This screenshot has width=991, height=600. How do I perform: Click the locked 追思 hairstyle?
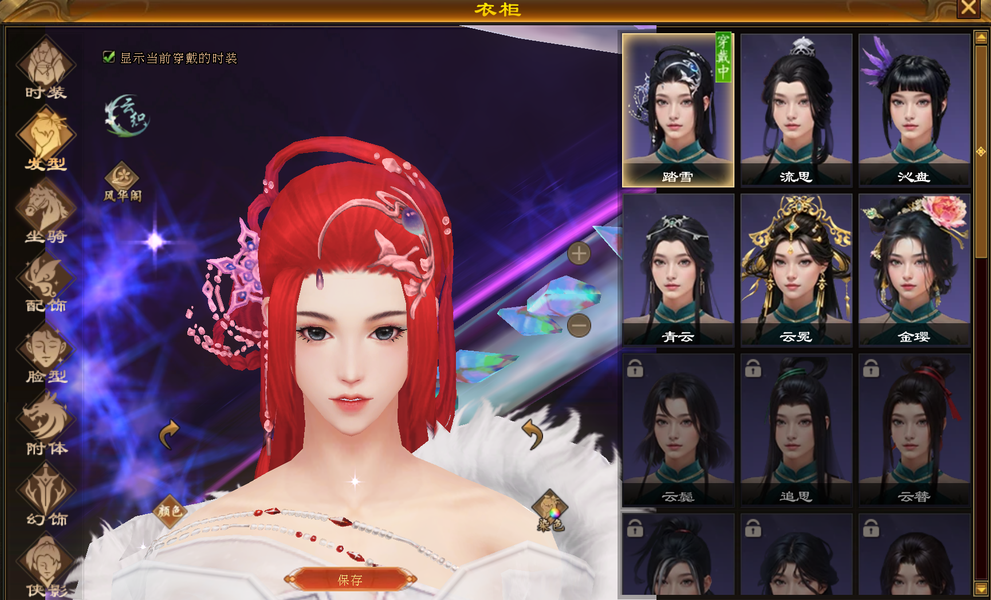coord(796,428)
